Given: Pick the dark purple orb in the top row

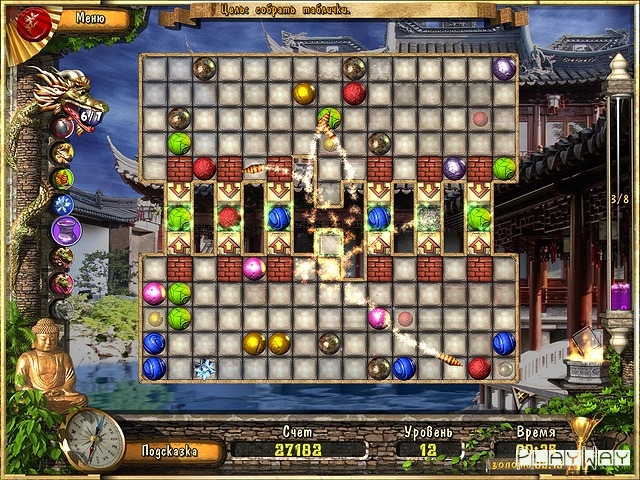Looking at the screenshot, I should [504, 69].
